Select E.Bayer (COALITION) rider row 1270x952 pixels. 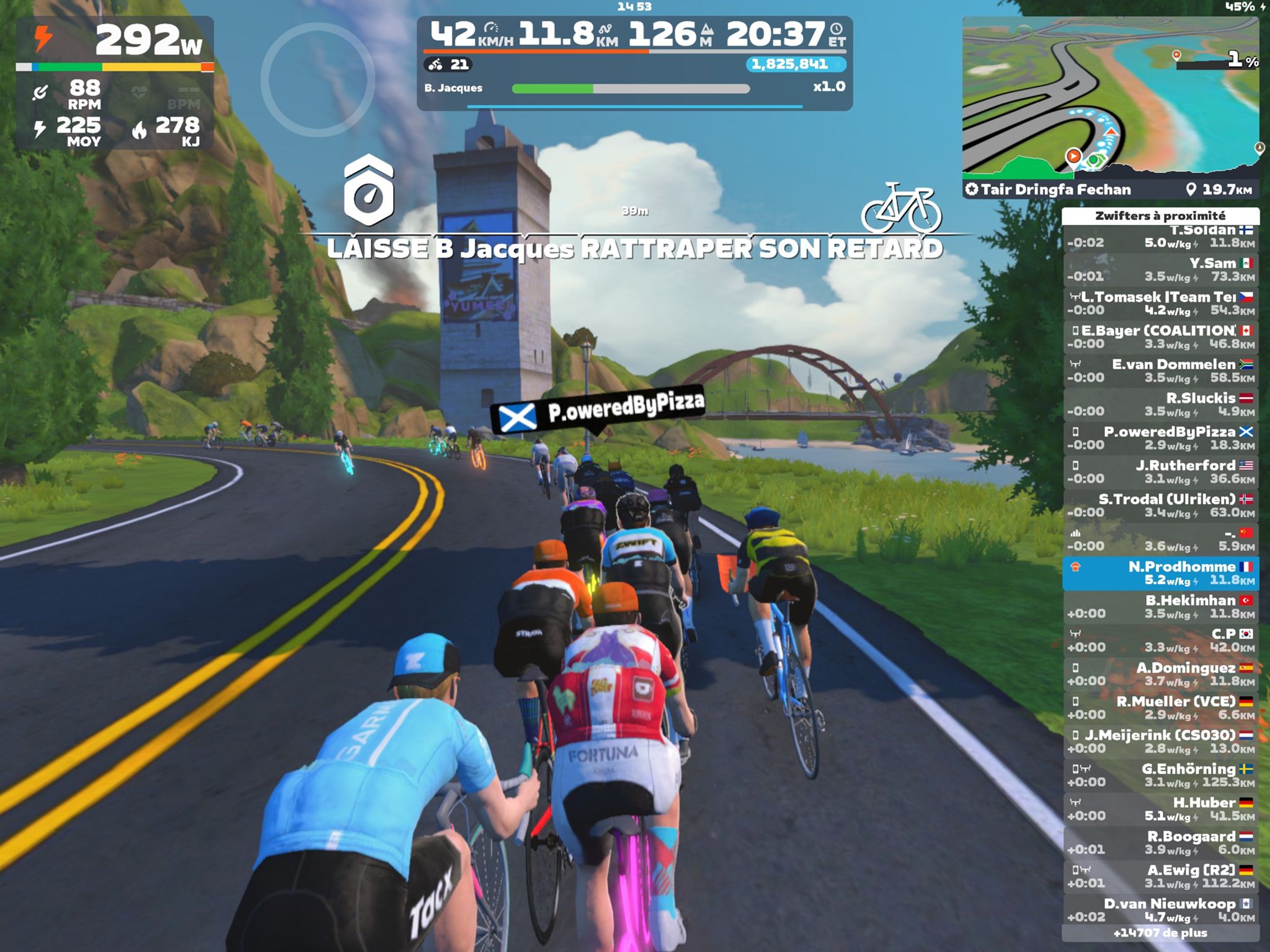[x=1160, y=337]
